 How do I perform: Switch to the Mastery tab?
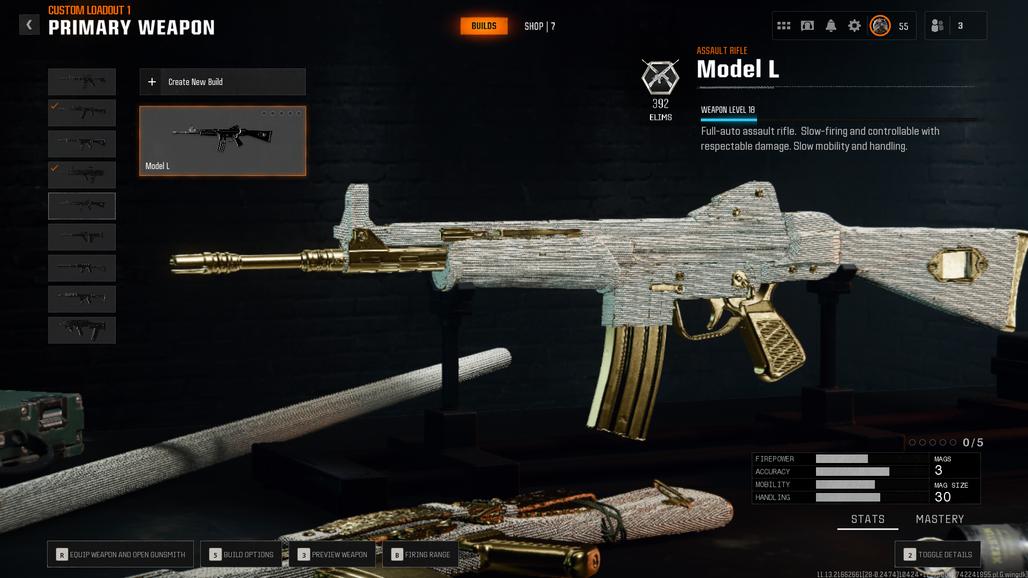pyautogui.click(x=939, y=519)
